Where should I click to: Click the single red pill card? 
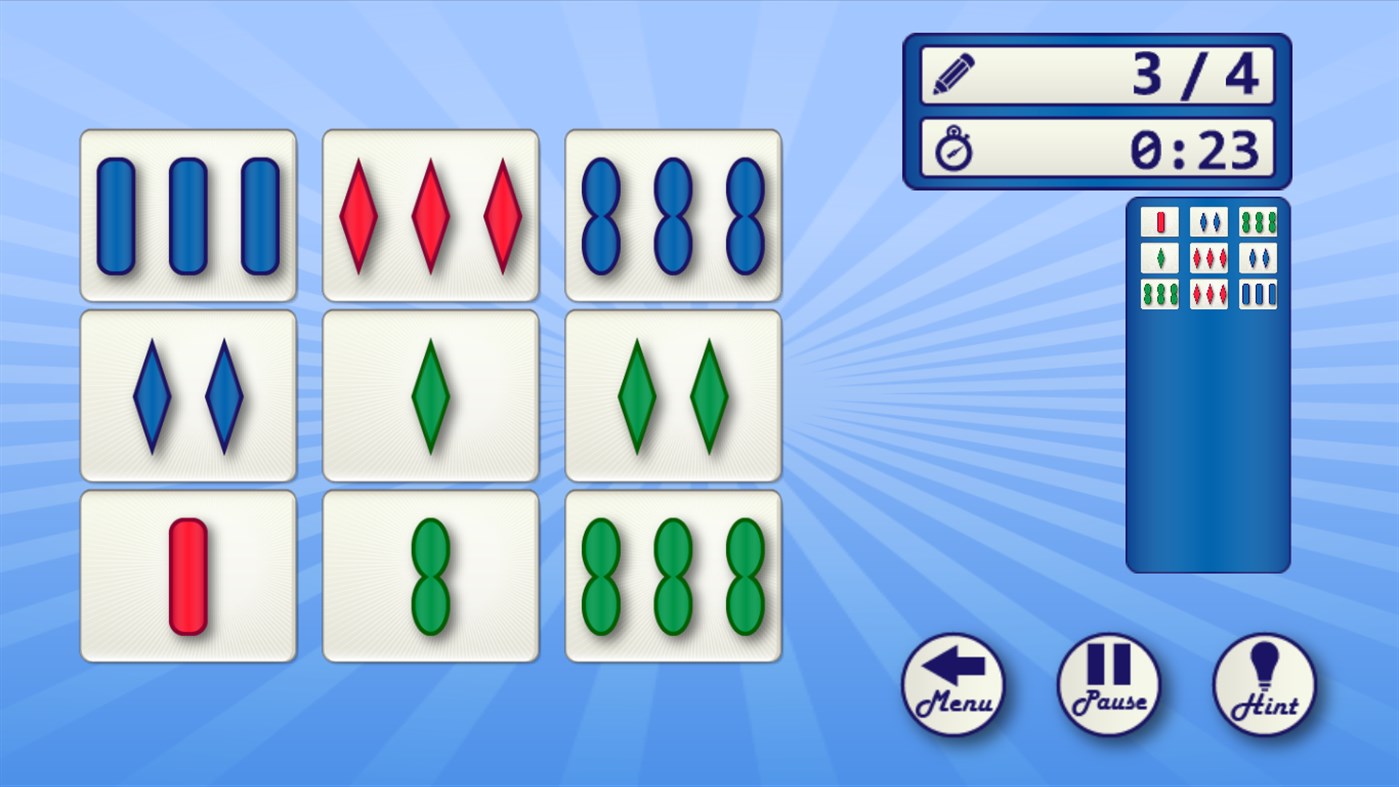(x=188, y=574)
